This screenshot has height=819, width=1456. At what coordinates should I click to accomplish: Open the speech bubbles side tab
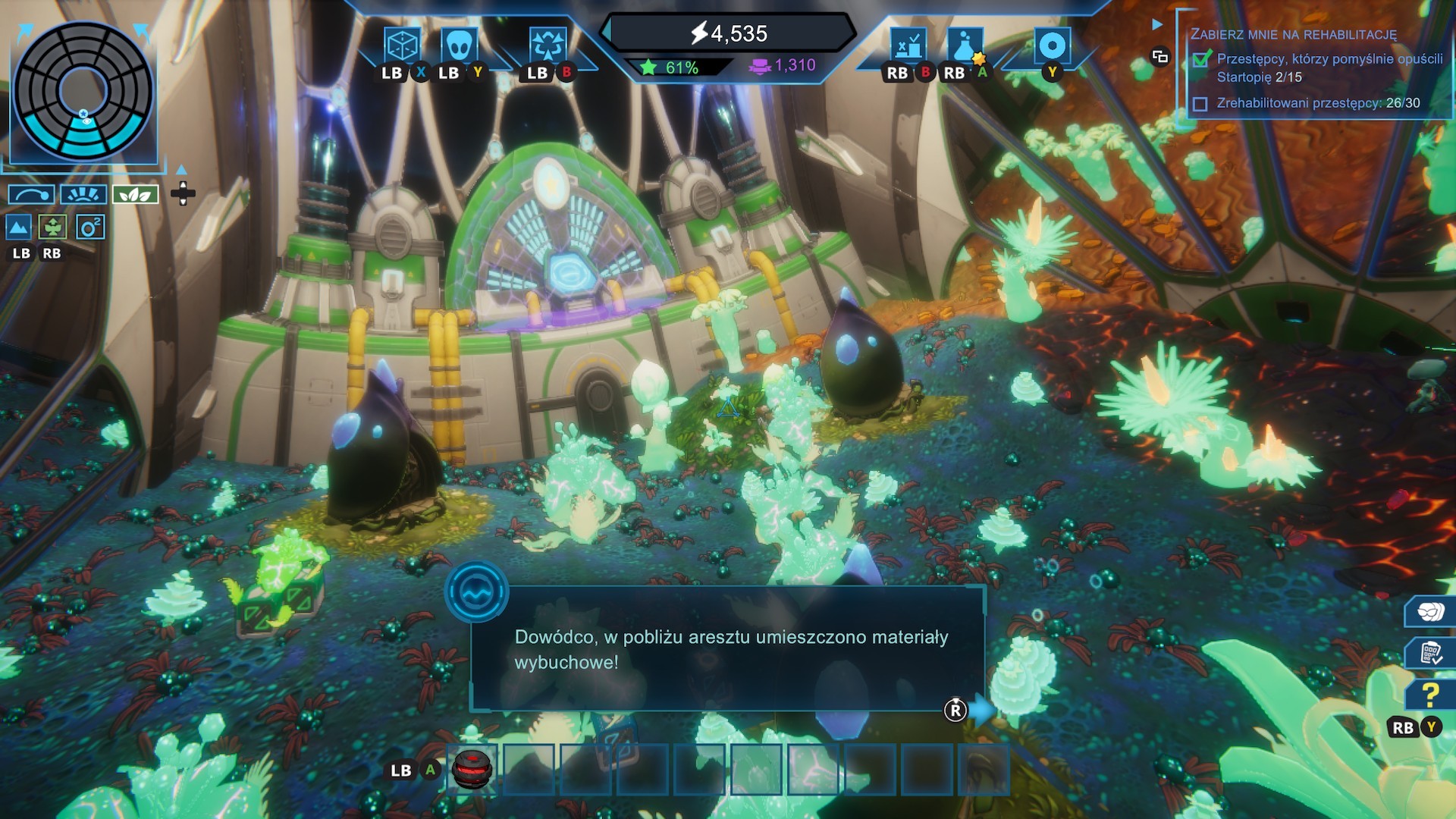(x=1430, y=611)
